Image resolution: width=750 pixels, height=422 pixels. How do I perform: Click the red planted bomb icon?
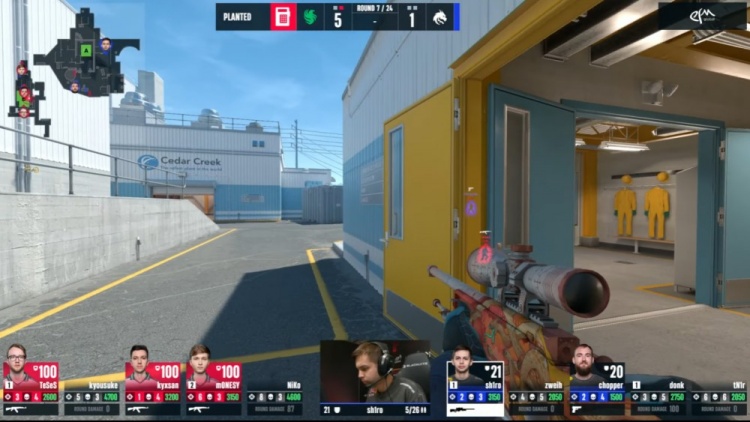[x=283, y=17]
